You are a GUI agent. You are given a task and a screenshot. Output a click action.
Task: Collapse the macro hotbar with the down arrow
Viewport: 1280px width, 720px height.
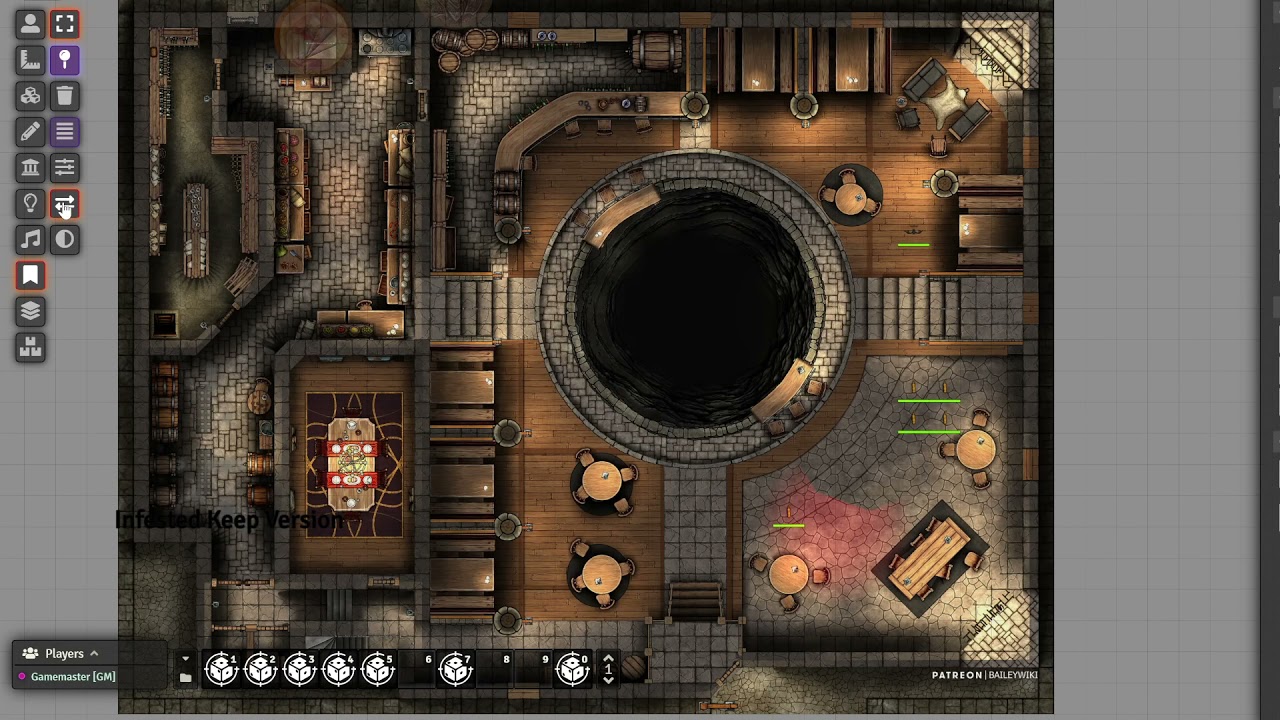(x=185, y=658)
